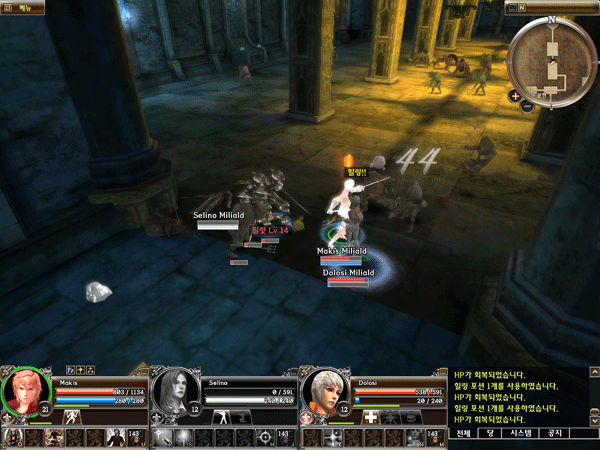Screen dimensions: 600x450
Task: Click the circular dungeon minimap
Action: pyautogui.click(x=552, y=62)
